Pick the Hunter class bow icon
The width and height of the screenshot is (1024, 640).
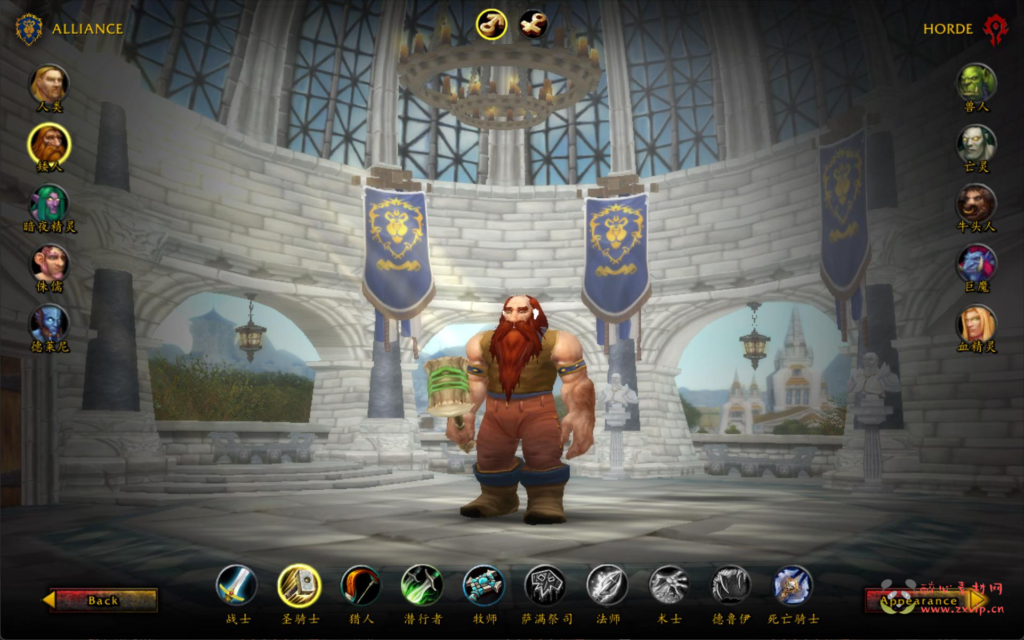(360, 585)
